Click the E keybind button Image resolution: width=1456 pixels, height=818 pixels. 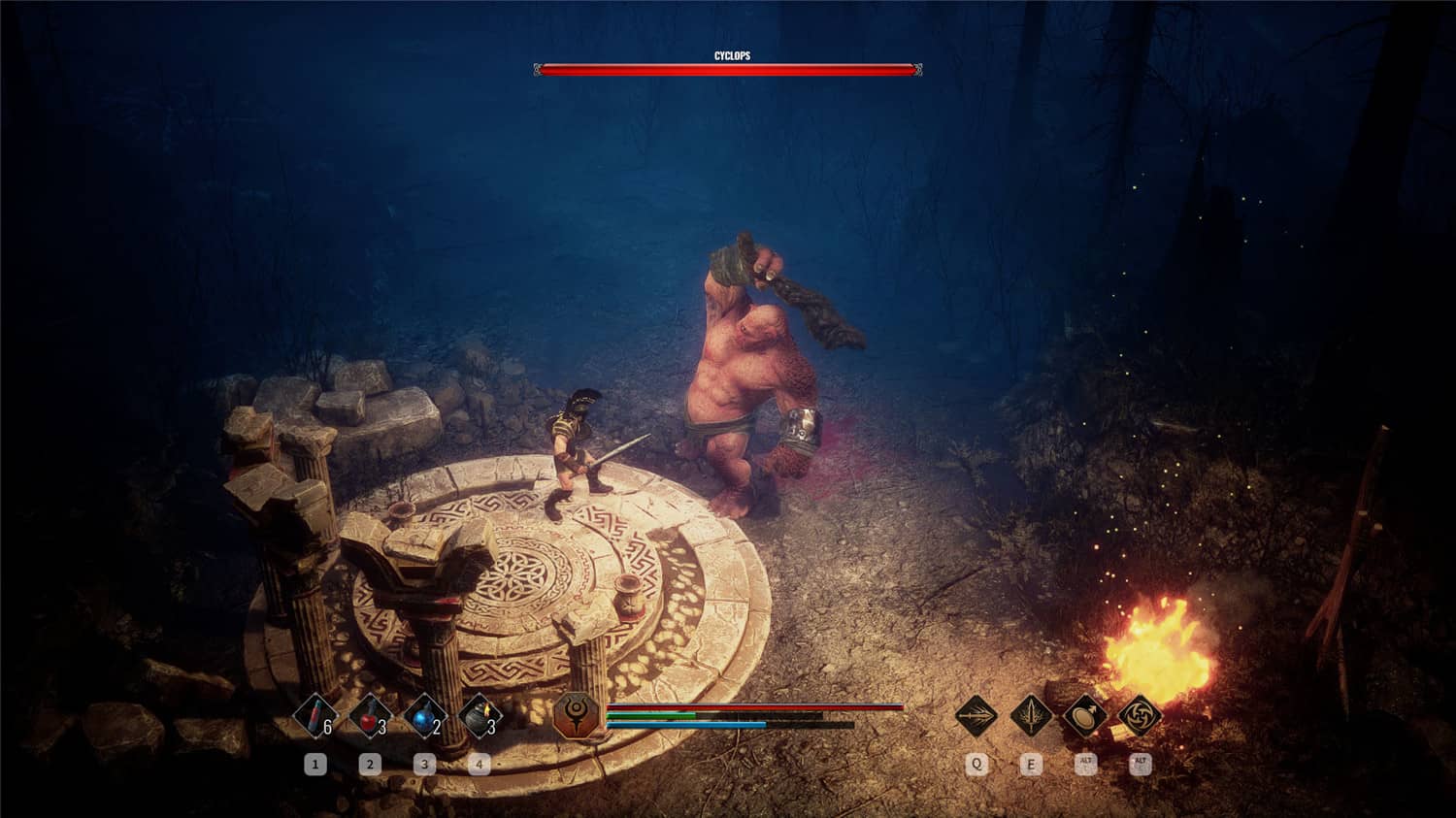pos(1031,766)
